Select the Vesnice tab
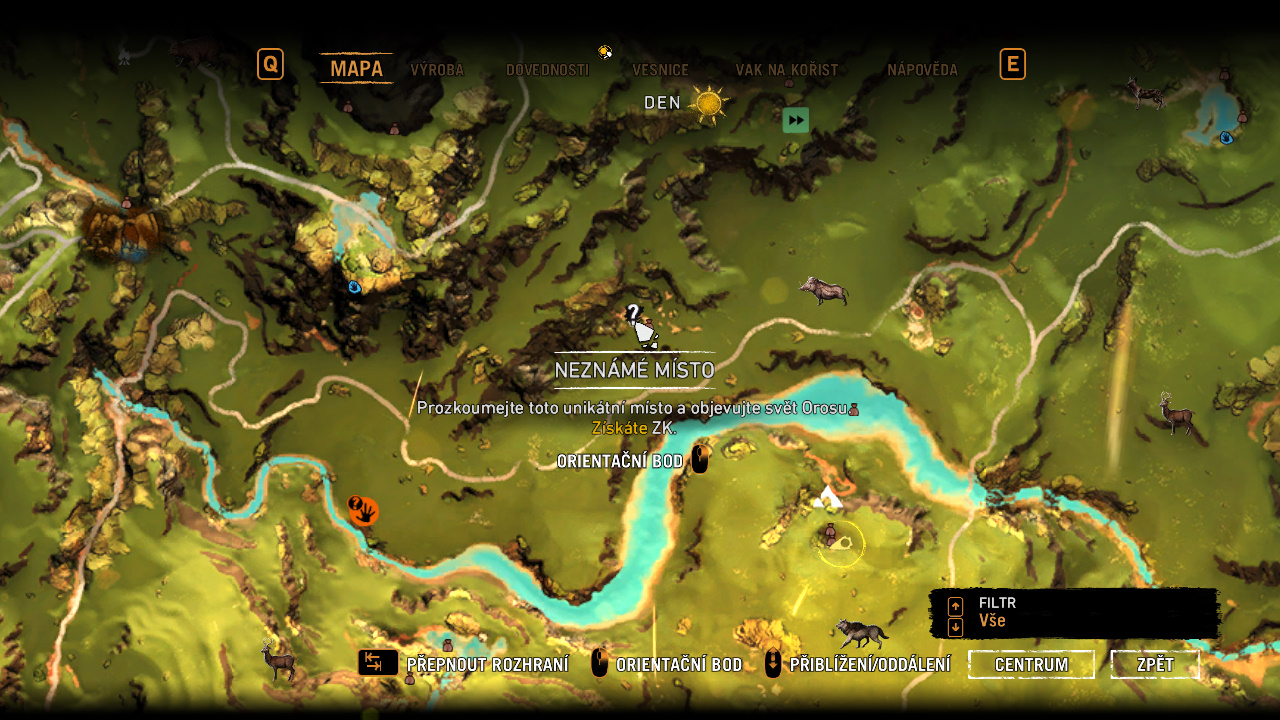Screen dimensions: 1280x720 click(660, 70)
